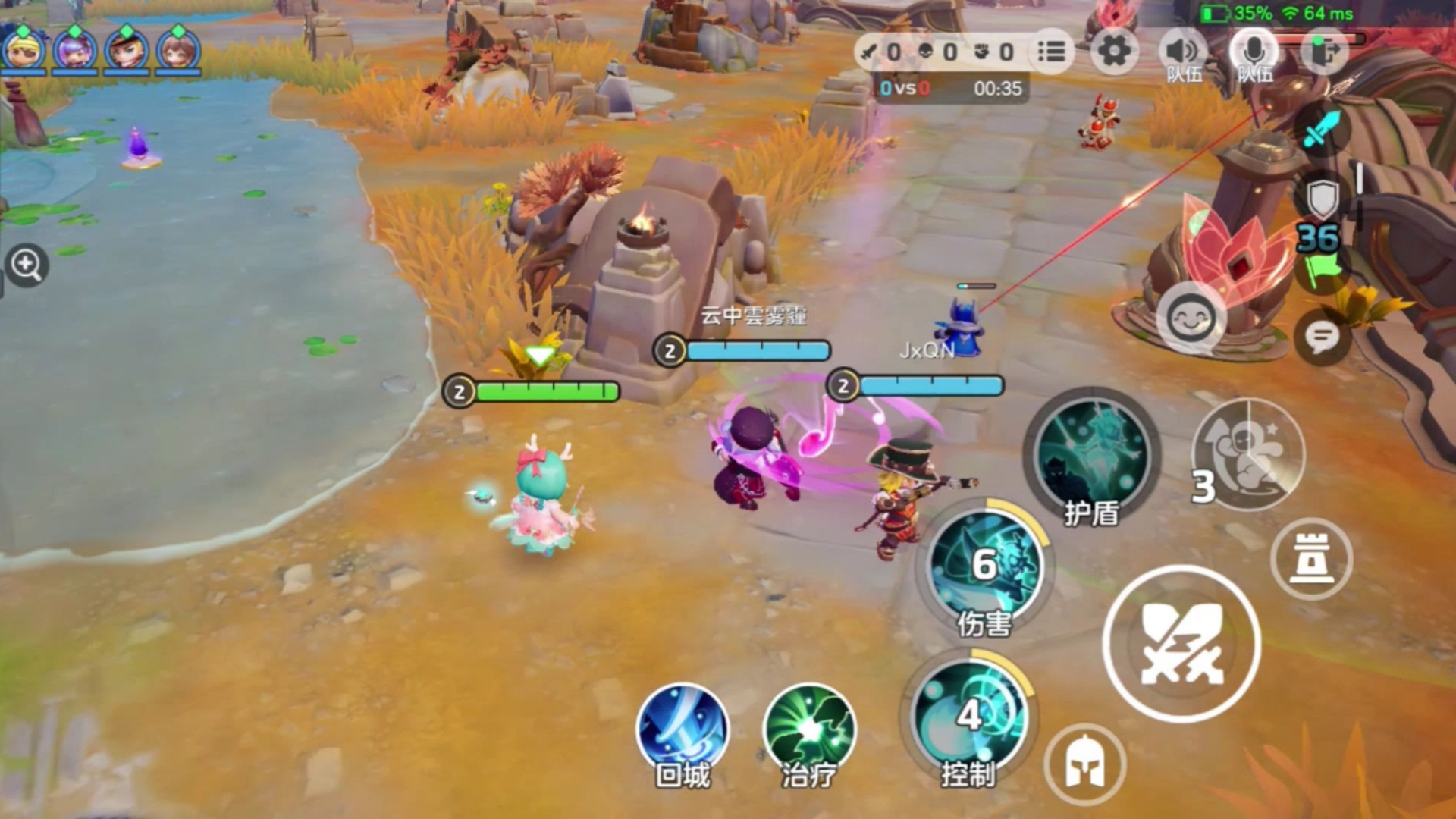Tap the minimap zoom magnifier
The image size is (1456, 819).
(25, 264)
